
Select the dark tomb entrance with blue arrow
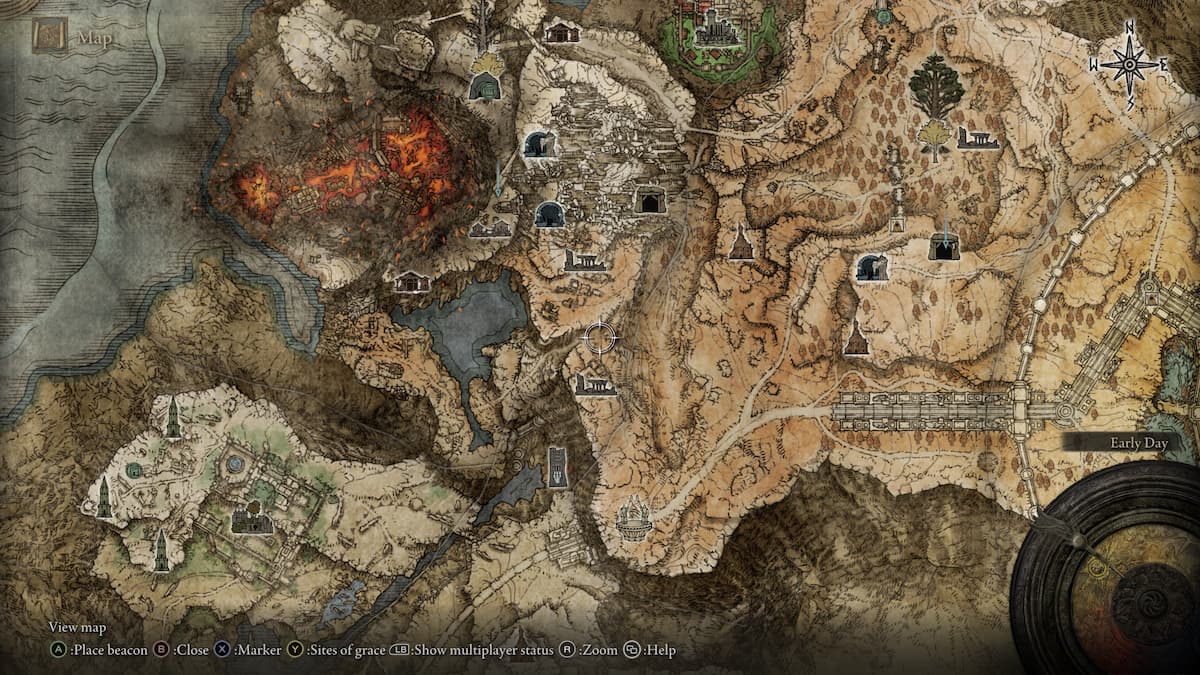point(943,247)
